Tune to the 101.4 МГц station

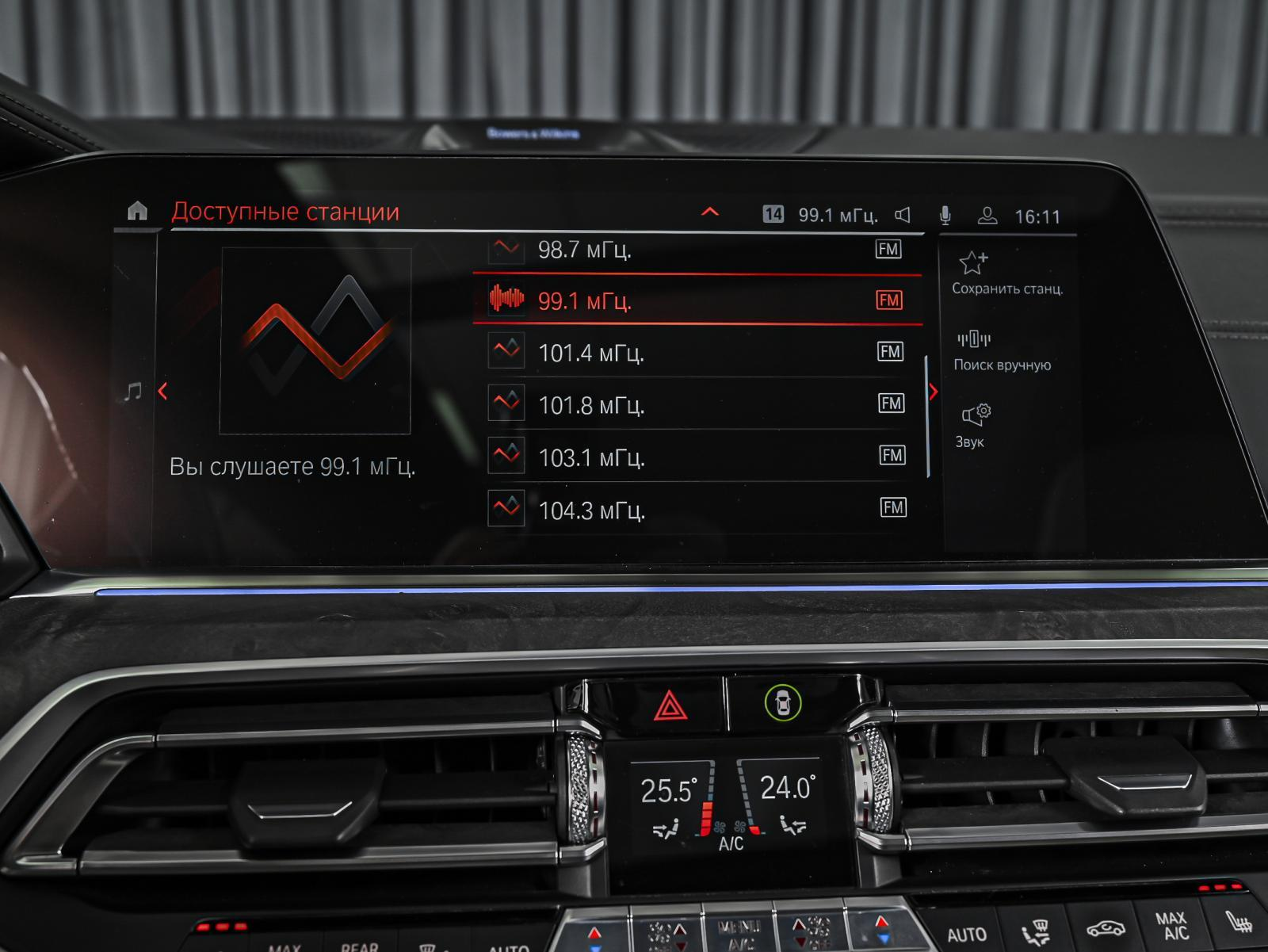click(x=697, y=352)
